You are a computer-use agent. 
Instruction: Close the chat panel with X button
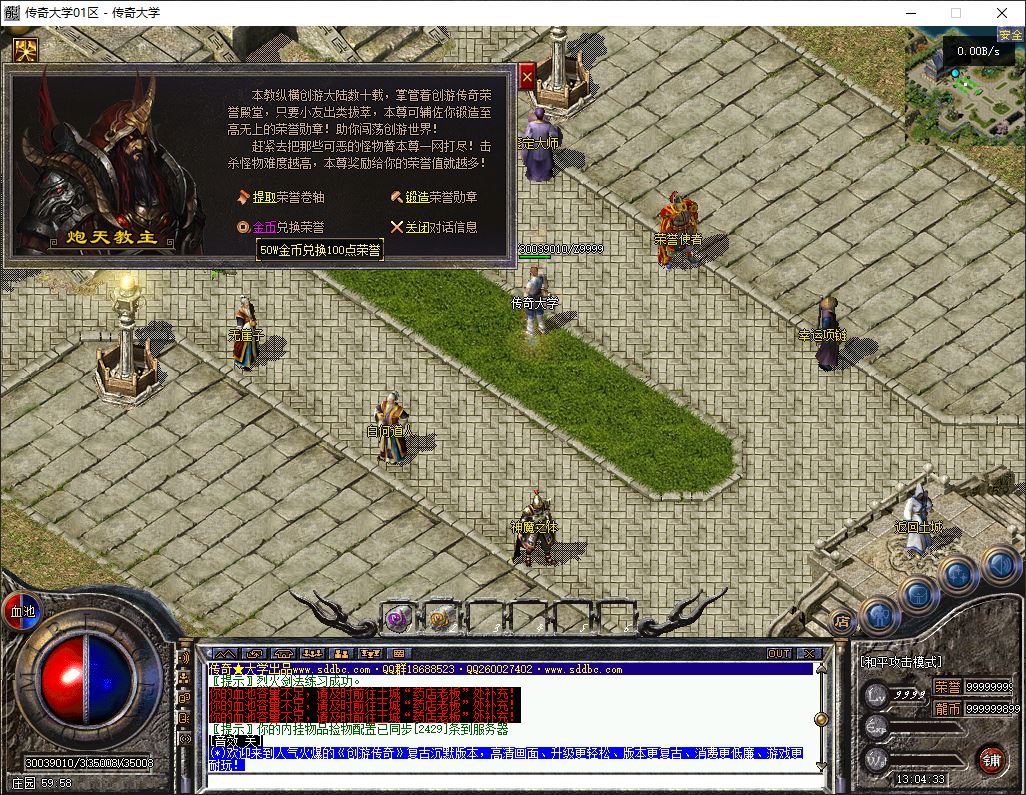pos(810,653)
